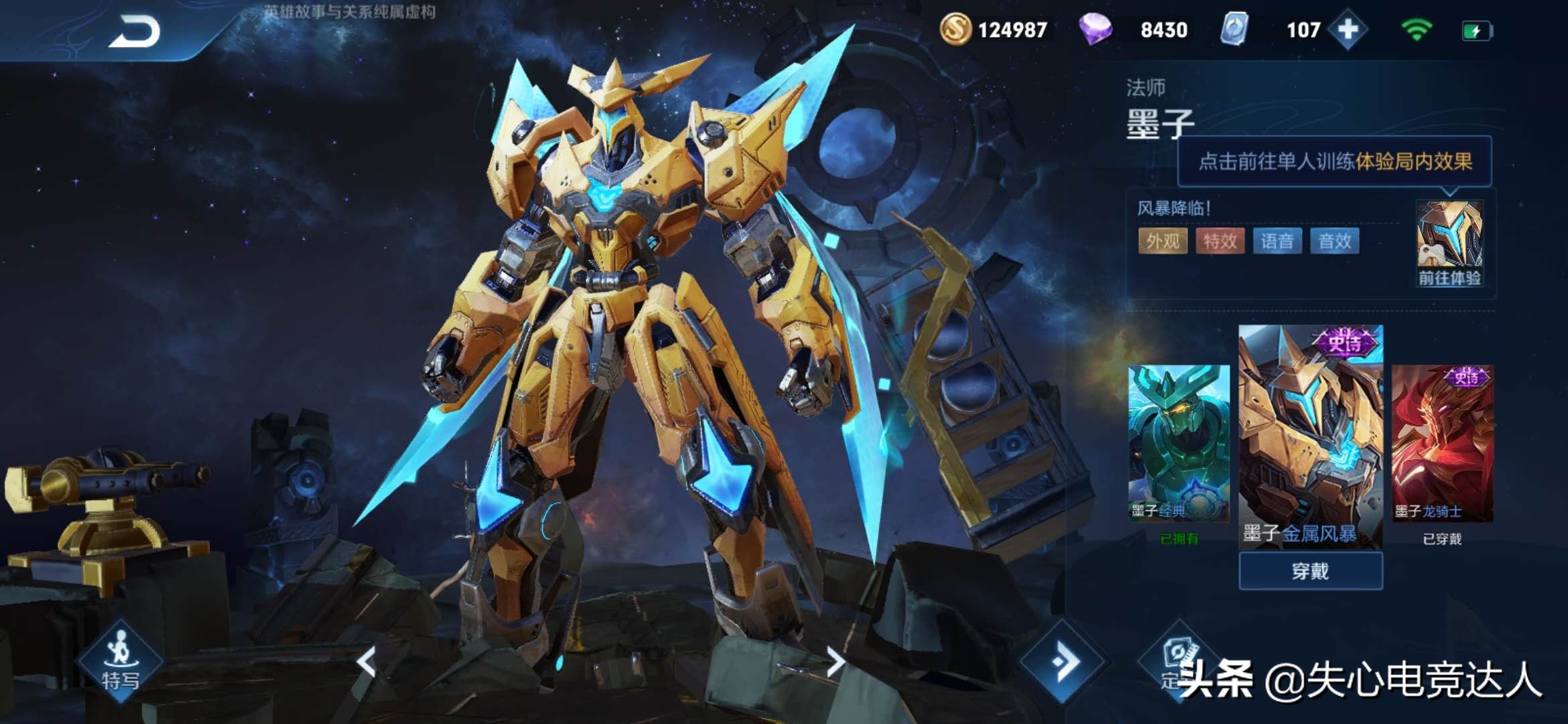The height and width of the screenshot is (724, 1568).
Task: Show the previous hero with left arrow
Action: [x=367, y=662]
